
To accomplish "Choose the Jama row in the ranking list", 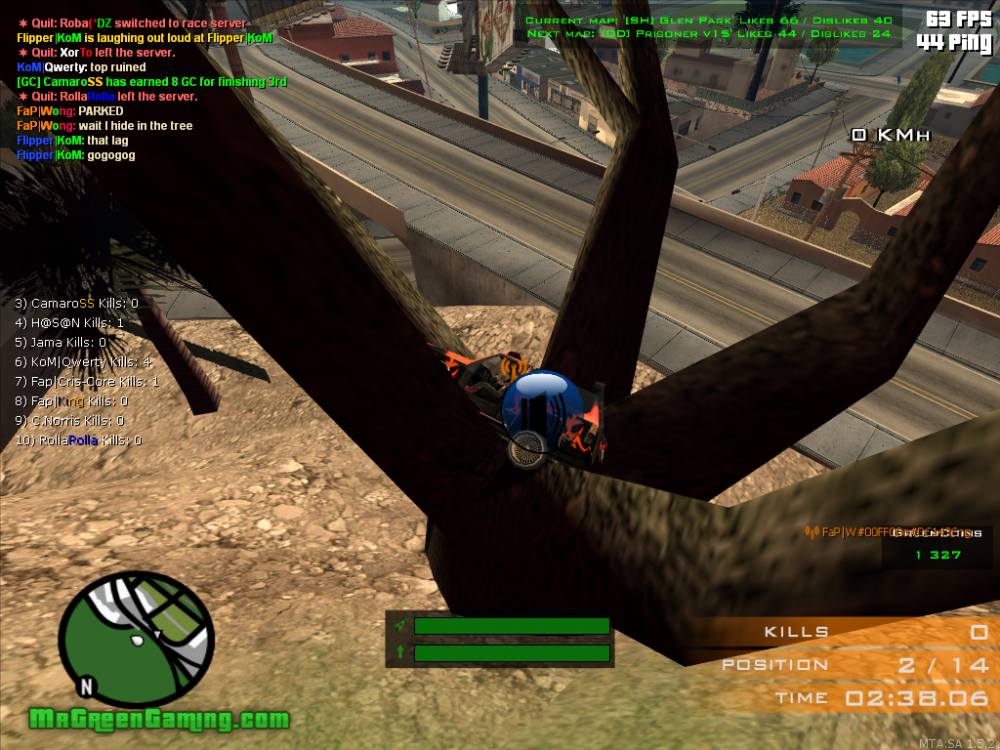I will pos(61,342).
